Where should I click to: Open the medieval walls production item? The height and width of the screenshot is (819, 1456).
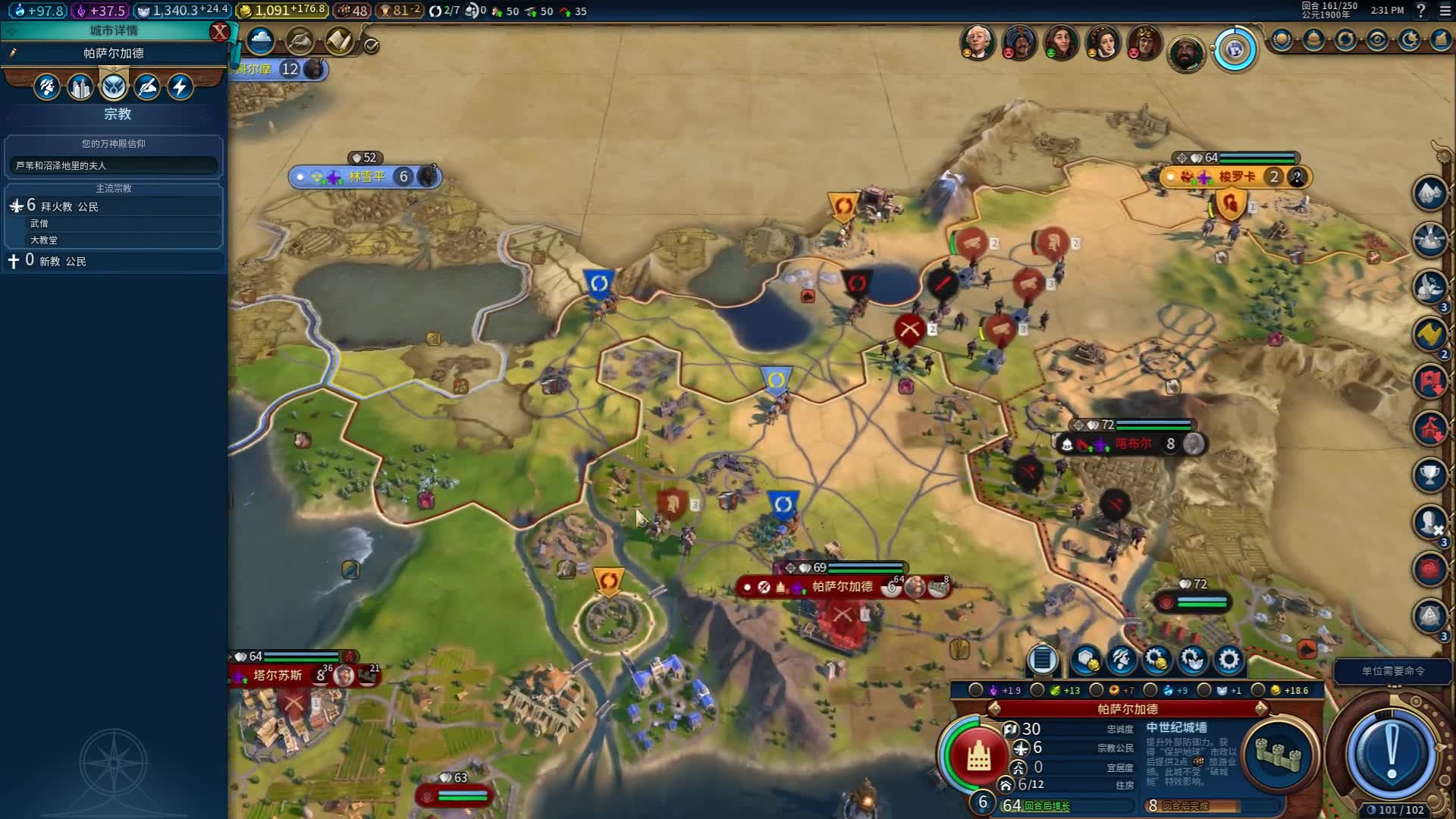pyautogui.click(x=1278, y=753)
